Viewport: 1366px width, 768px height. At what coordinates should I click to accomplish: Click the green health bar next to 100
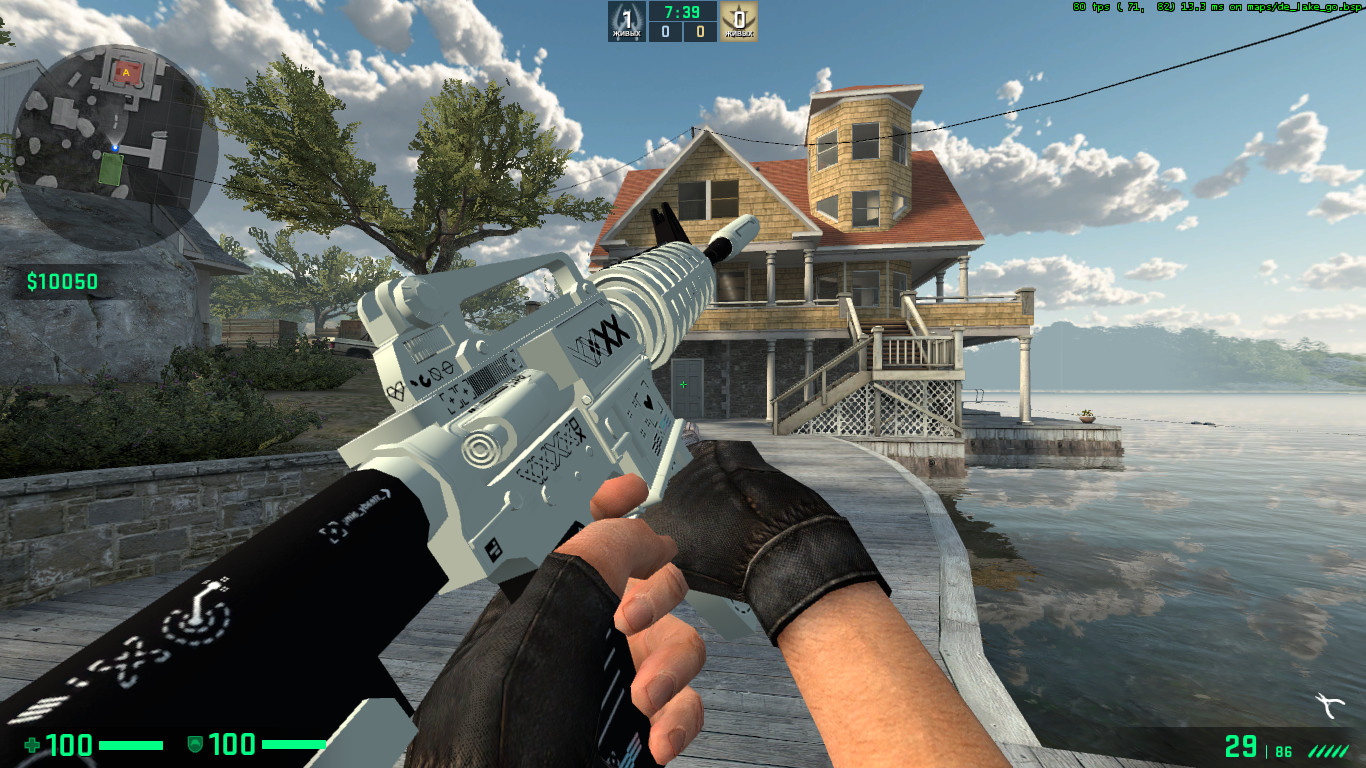coord(130,746)
